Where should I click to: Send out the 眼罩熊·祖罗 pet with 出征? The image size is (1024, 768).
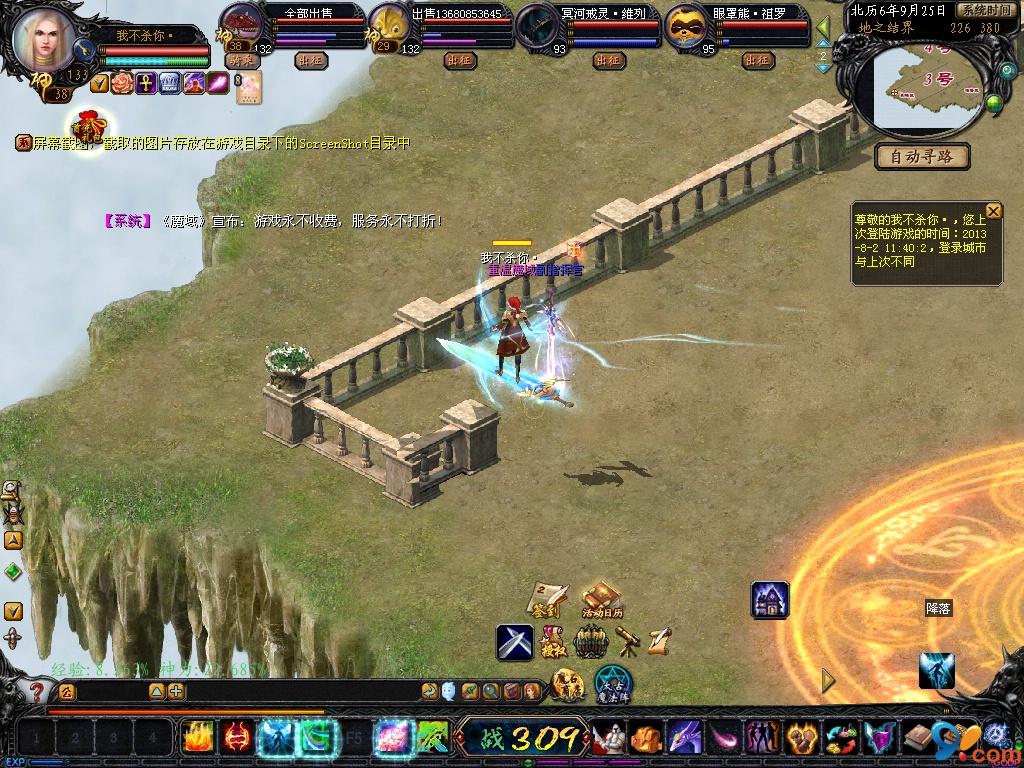pyautogui.click(x=758, y=60)
